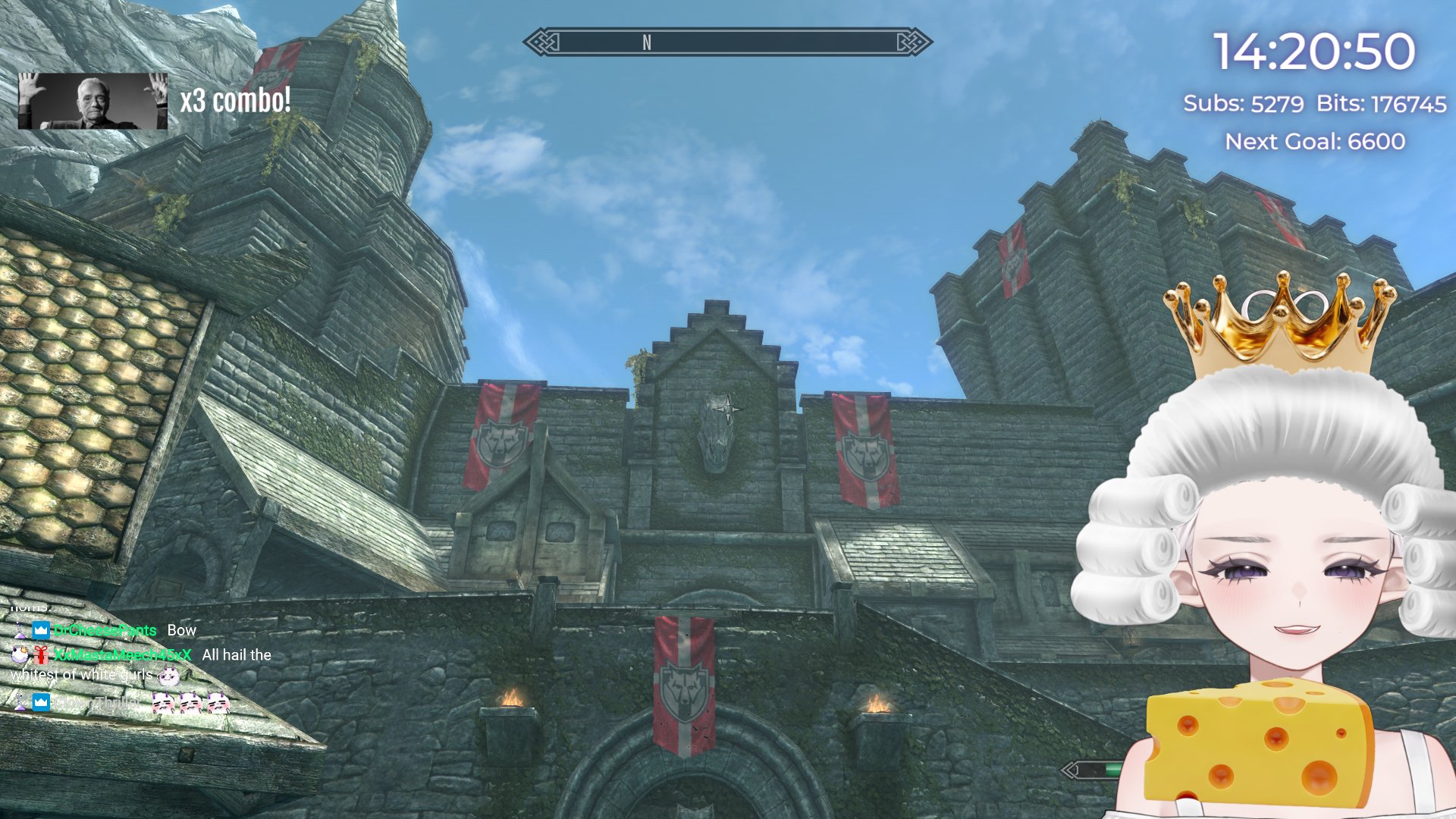This screenshot has height=819, width=1456.
Task: Open DrCheesePants' name in stream chat
Action: click(105, 630)
